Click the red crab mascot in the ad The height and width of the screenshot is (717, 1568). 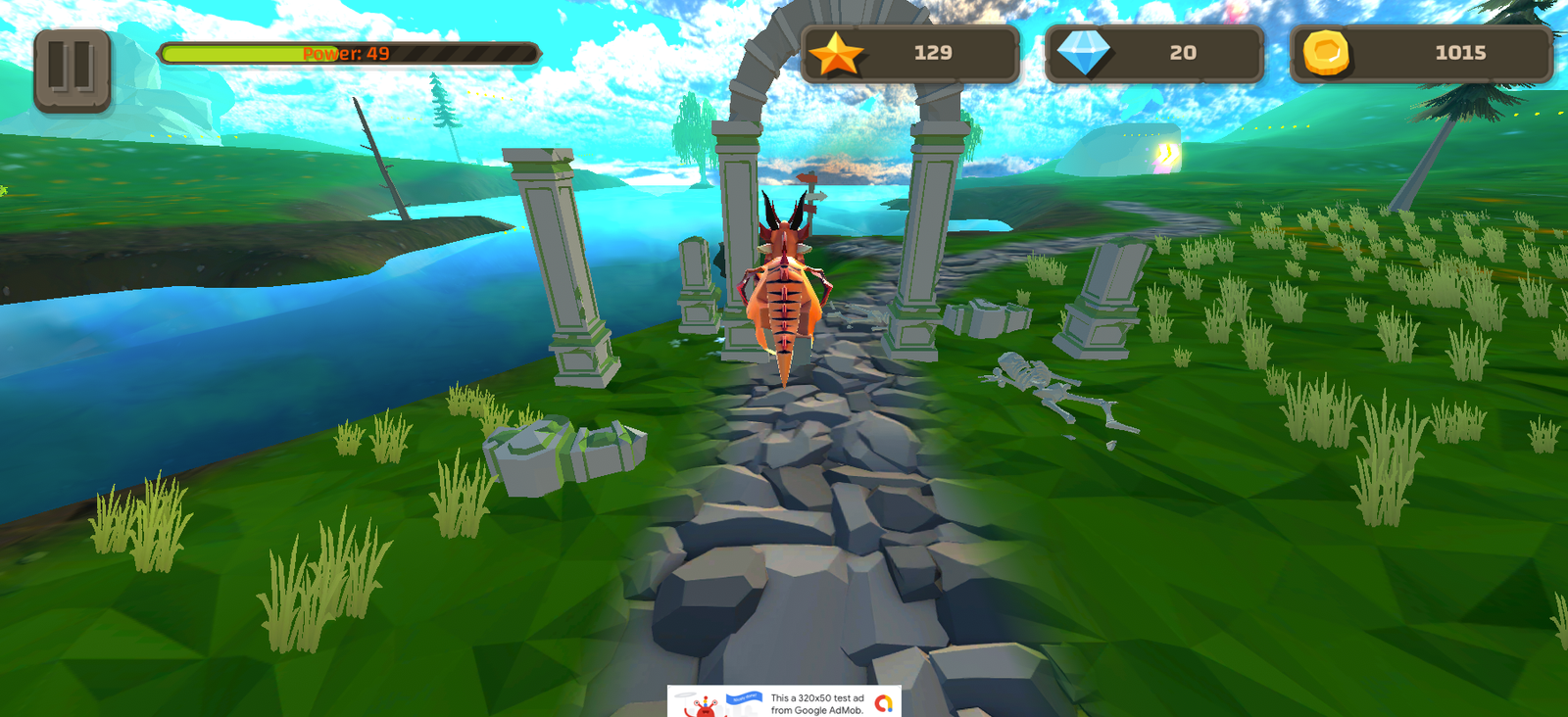pyautogui.click(x=704, y=707)
